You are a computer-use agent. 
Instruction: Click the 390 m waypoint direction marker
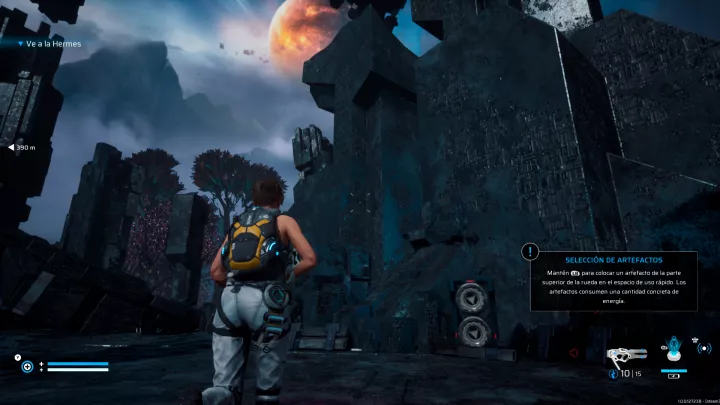[x=23, y=147]
